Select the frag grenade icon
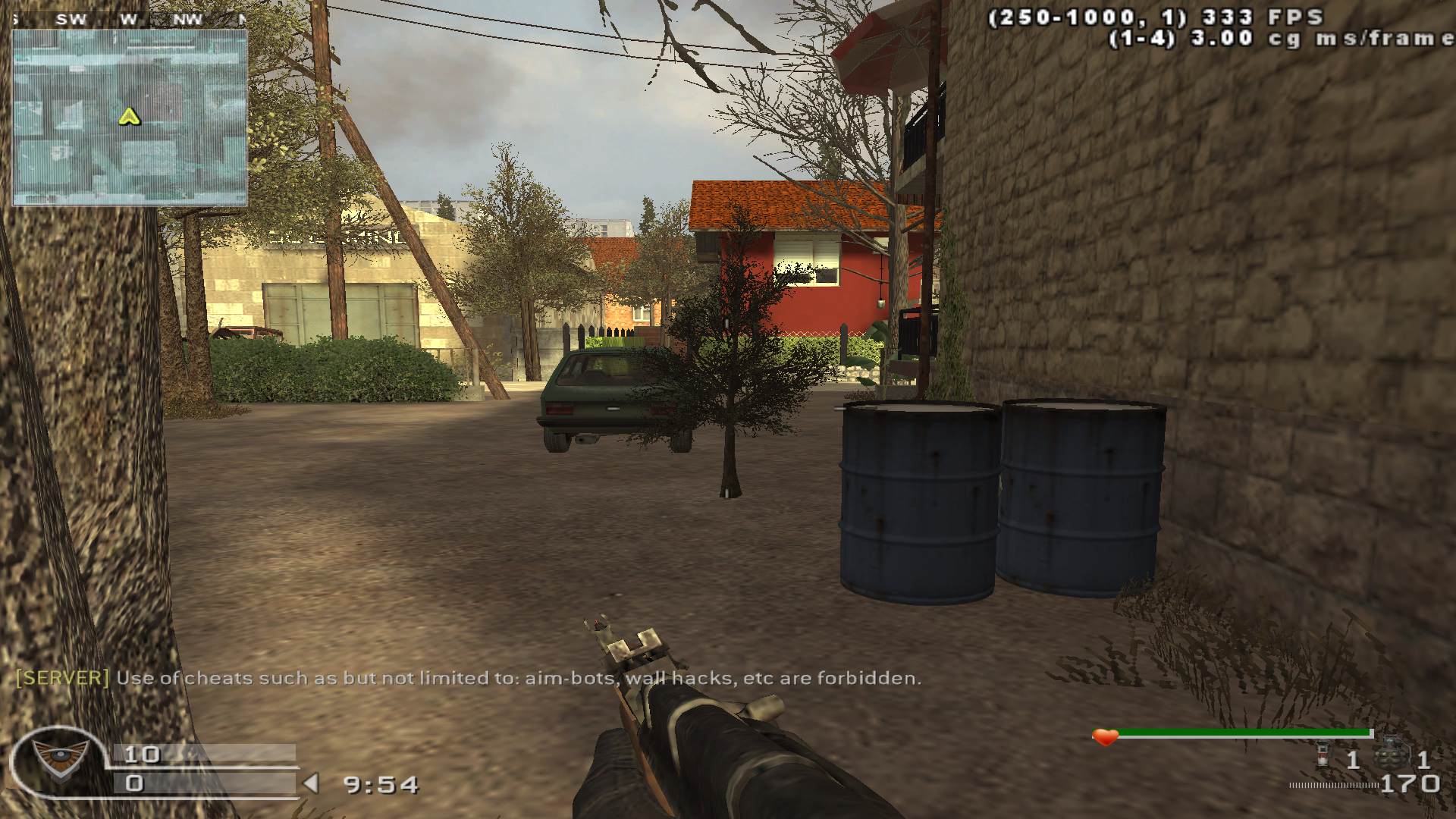The image size is (1456, 819). tap(1392, 755)
